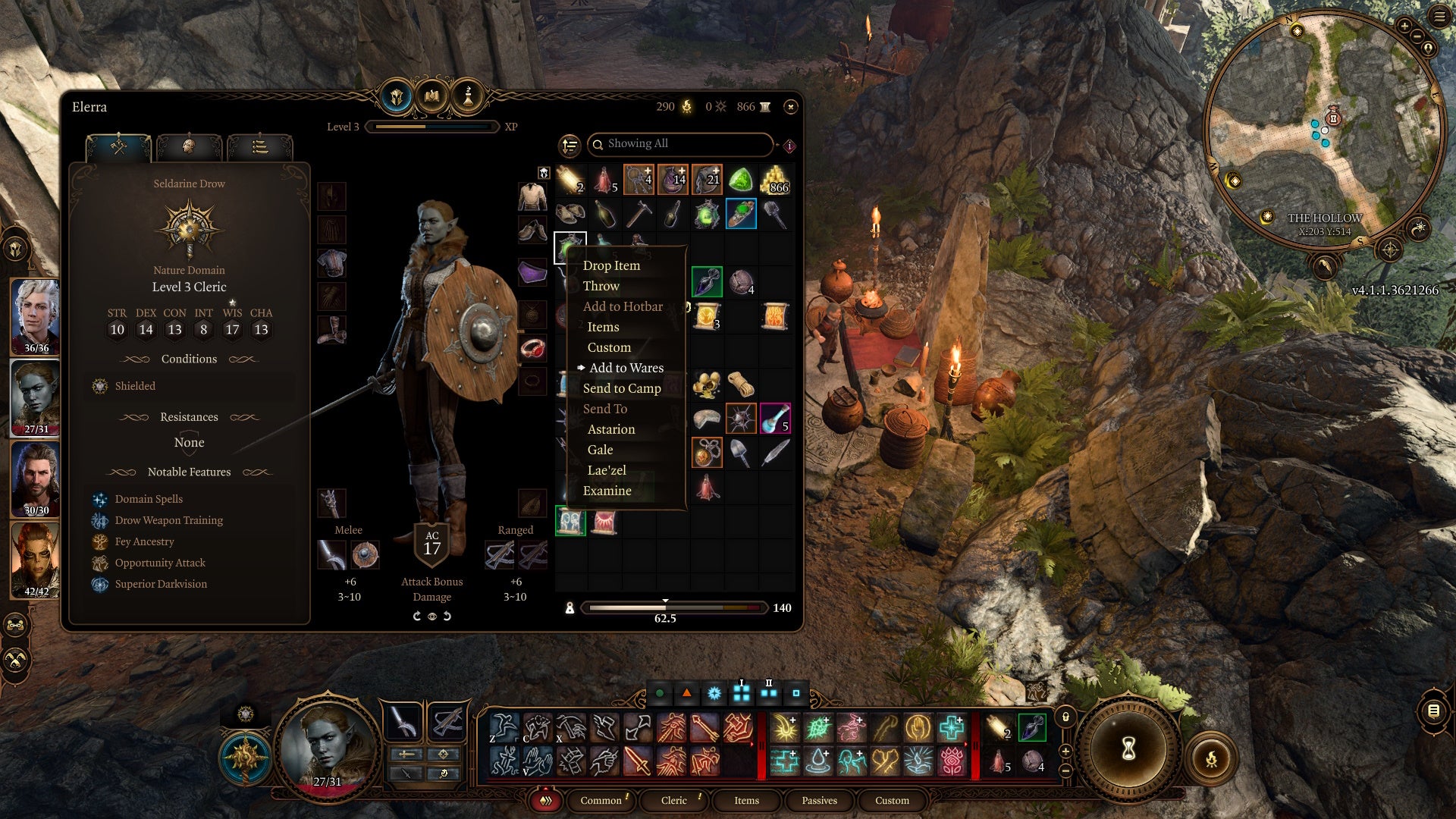Close the Elerra character panel
This screenshot has height=819, width=1456.
(790, 107)
